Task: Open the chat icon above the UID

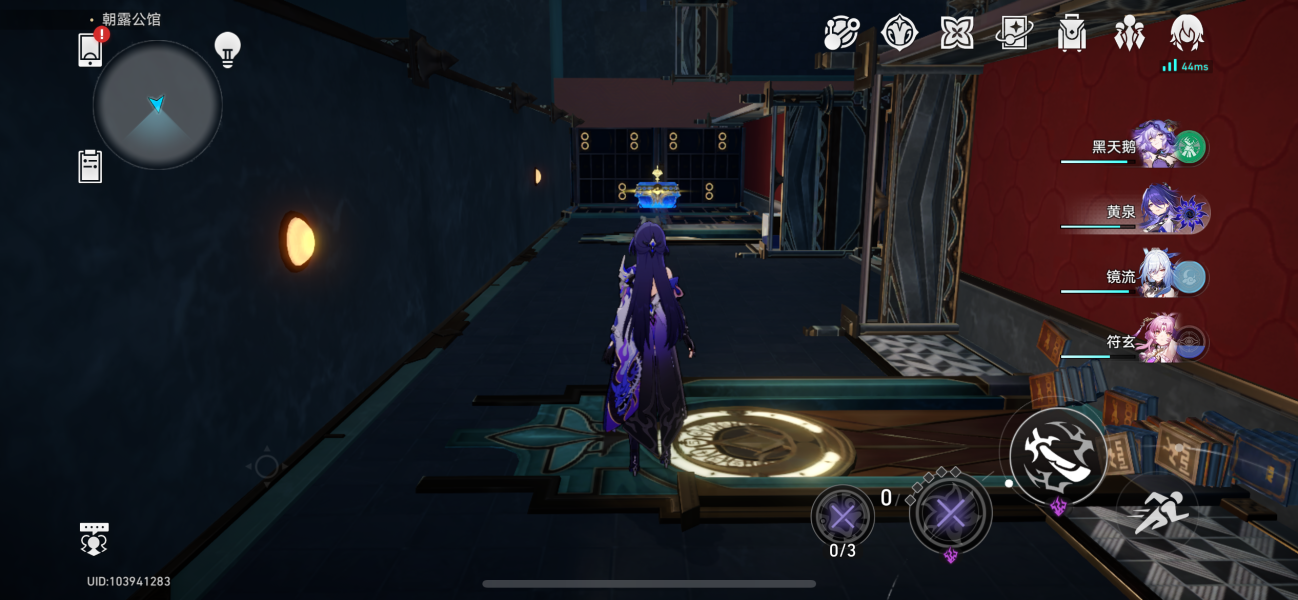Action: click(x=94, y=538)
